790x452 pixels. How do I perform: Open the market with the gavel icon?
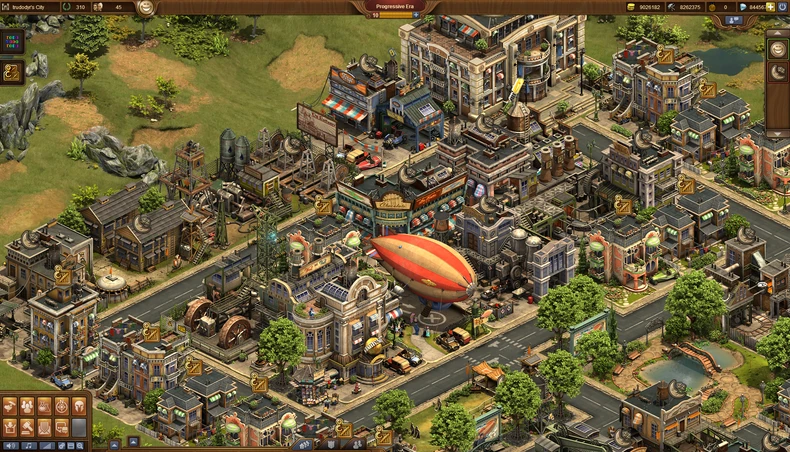[x=27, y=426]
